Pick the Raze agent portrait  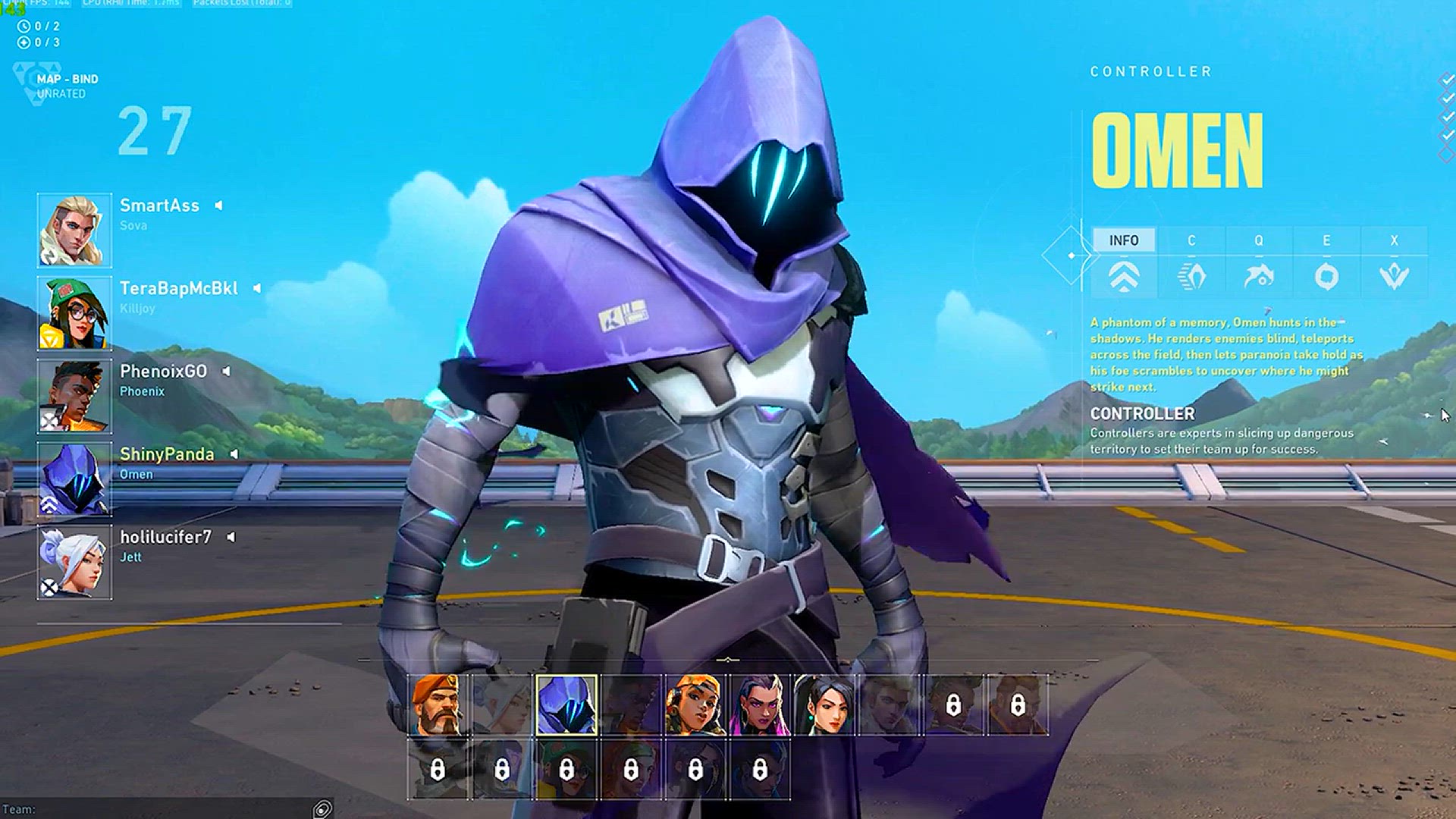[x=695, y=705]
